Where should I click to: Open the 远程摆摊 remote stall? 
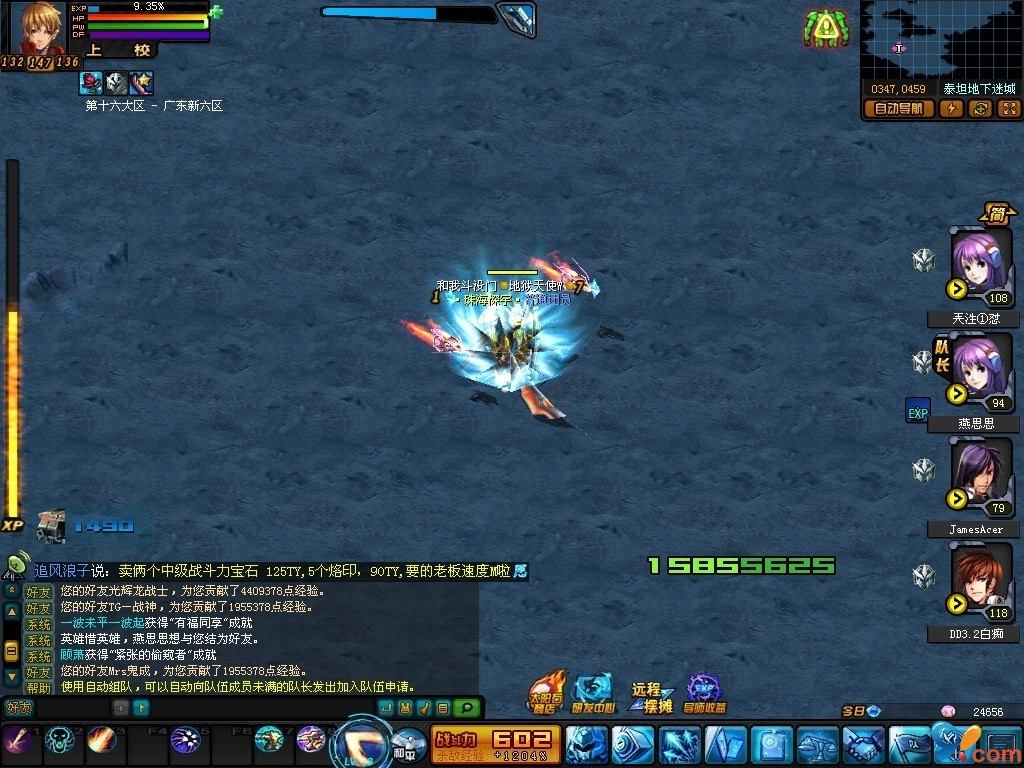click(x=651, y=696)
